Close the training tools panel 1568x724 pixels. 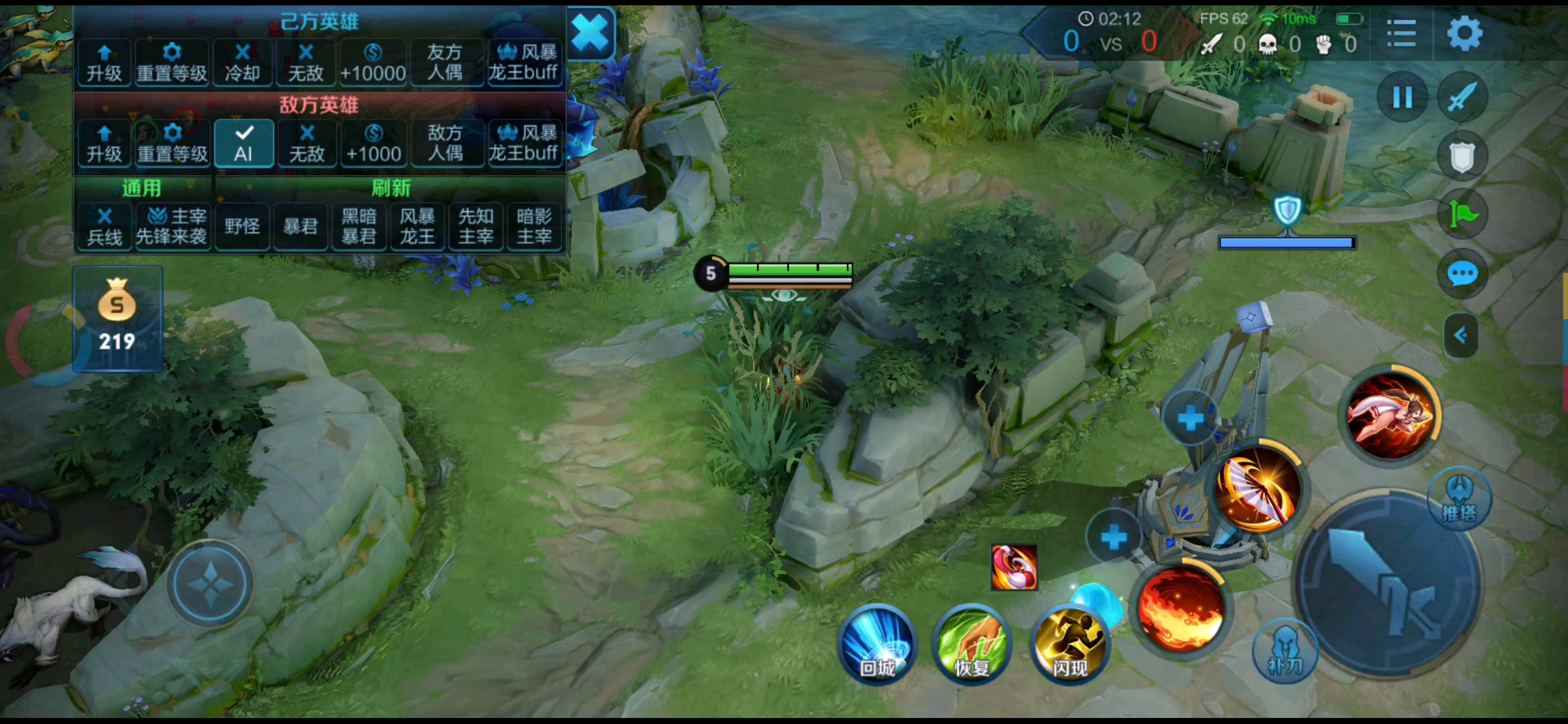(590, 34)
